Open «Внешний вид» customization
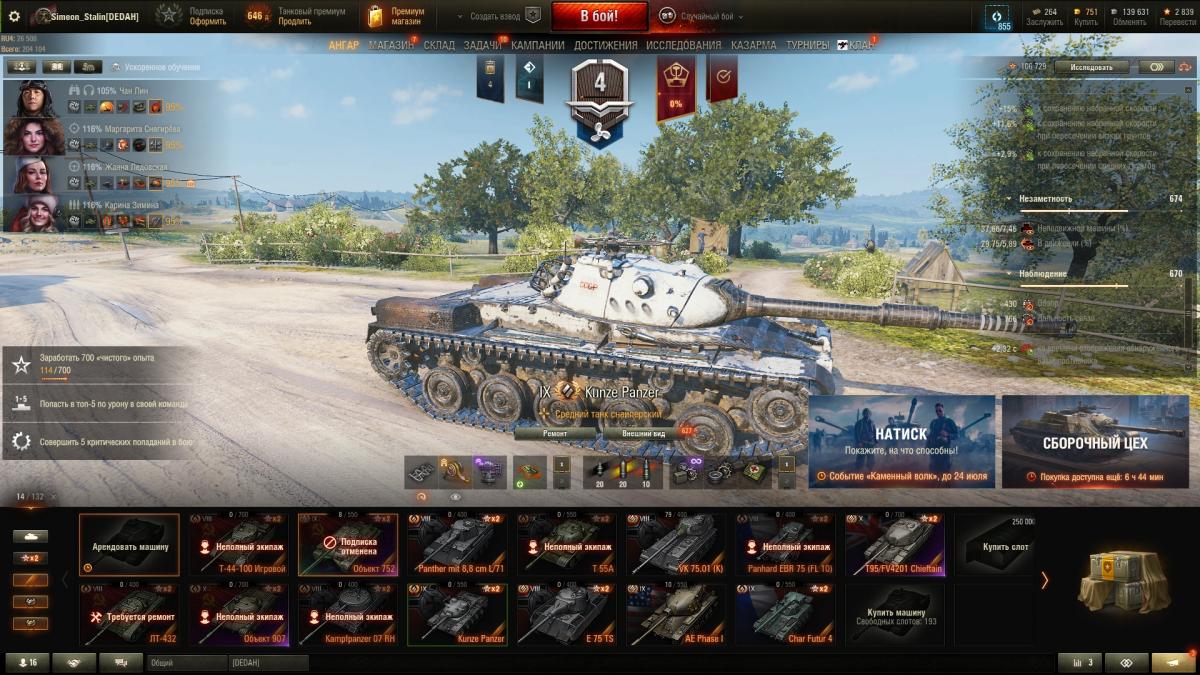This screenshot has height=675, width=1200. 645,433
